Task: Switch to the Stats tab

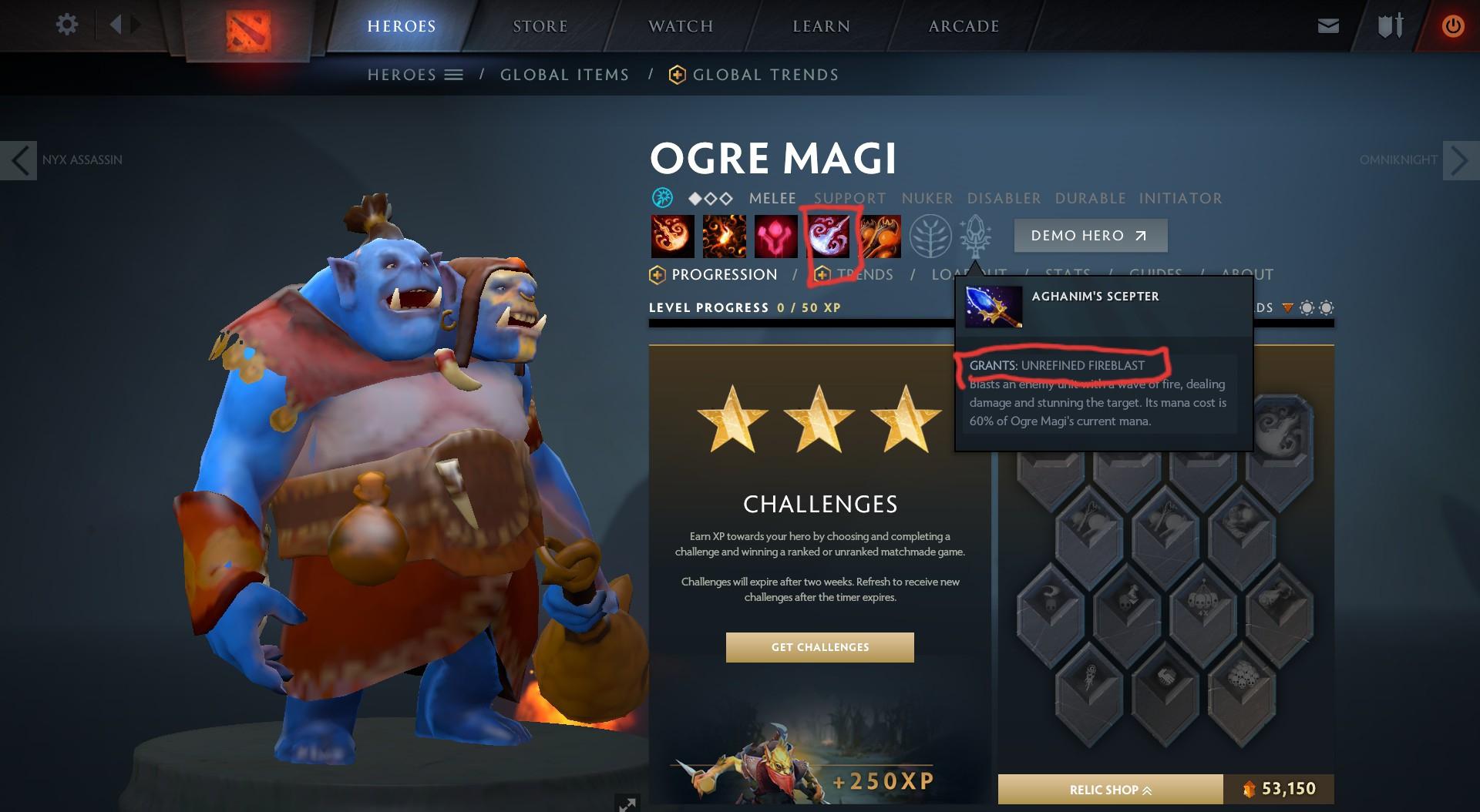Action: (x=1068, y=275)
